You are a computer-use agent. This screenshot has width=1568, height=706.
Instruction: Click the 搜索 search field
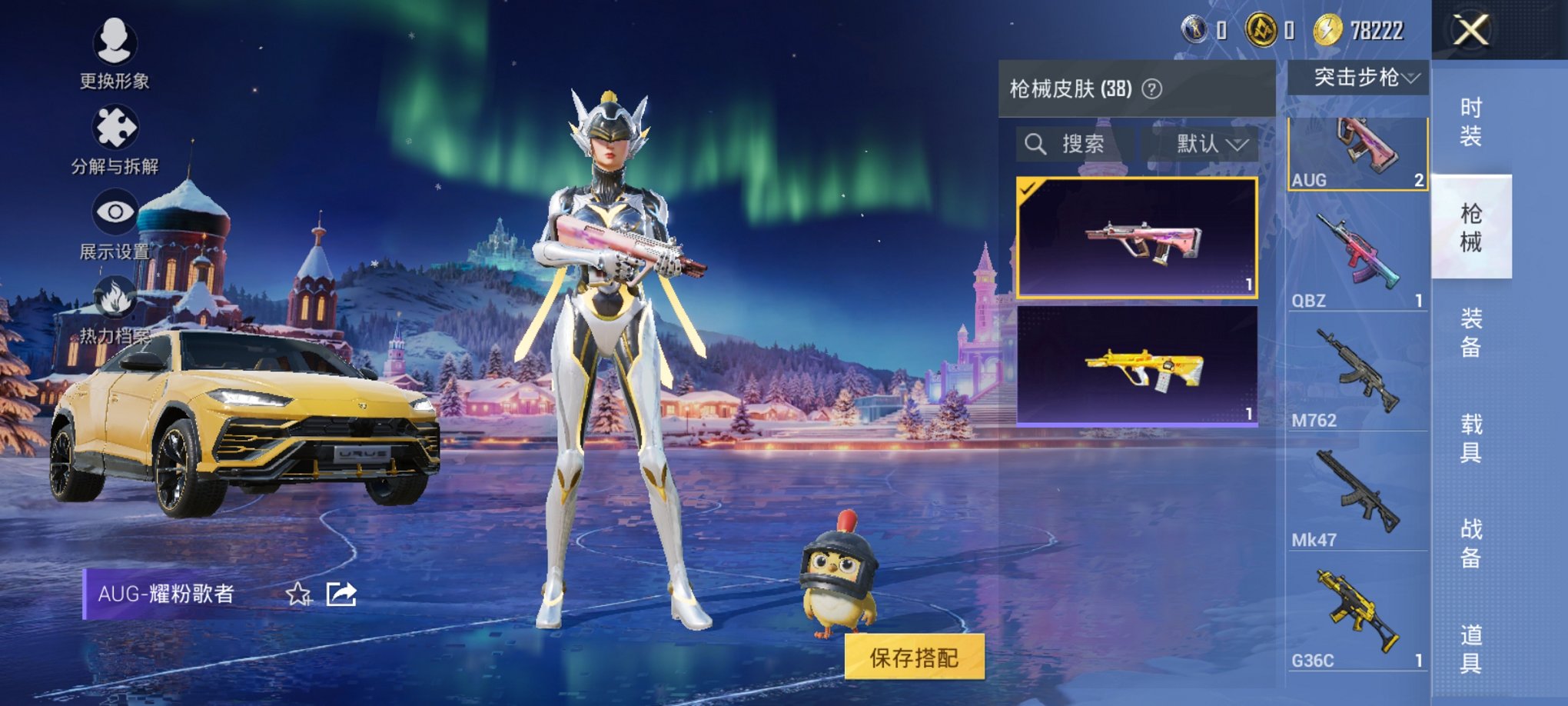coord(1075,144)
